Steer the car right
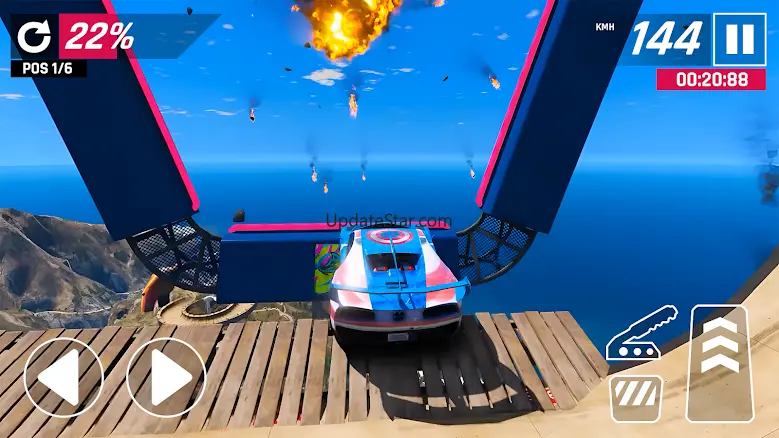The height and width of the screenshot is (438, 779). click(x=166, y=377)
